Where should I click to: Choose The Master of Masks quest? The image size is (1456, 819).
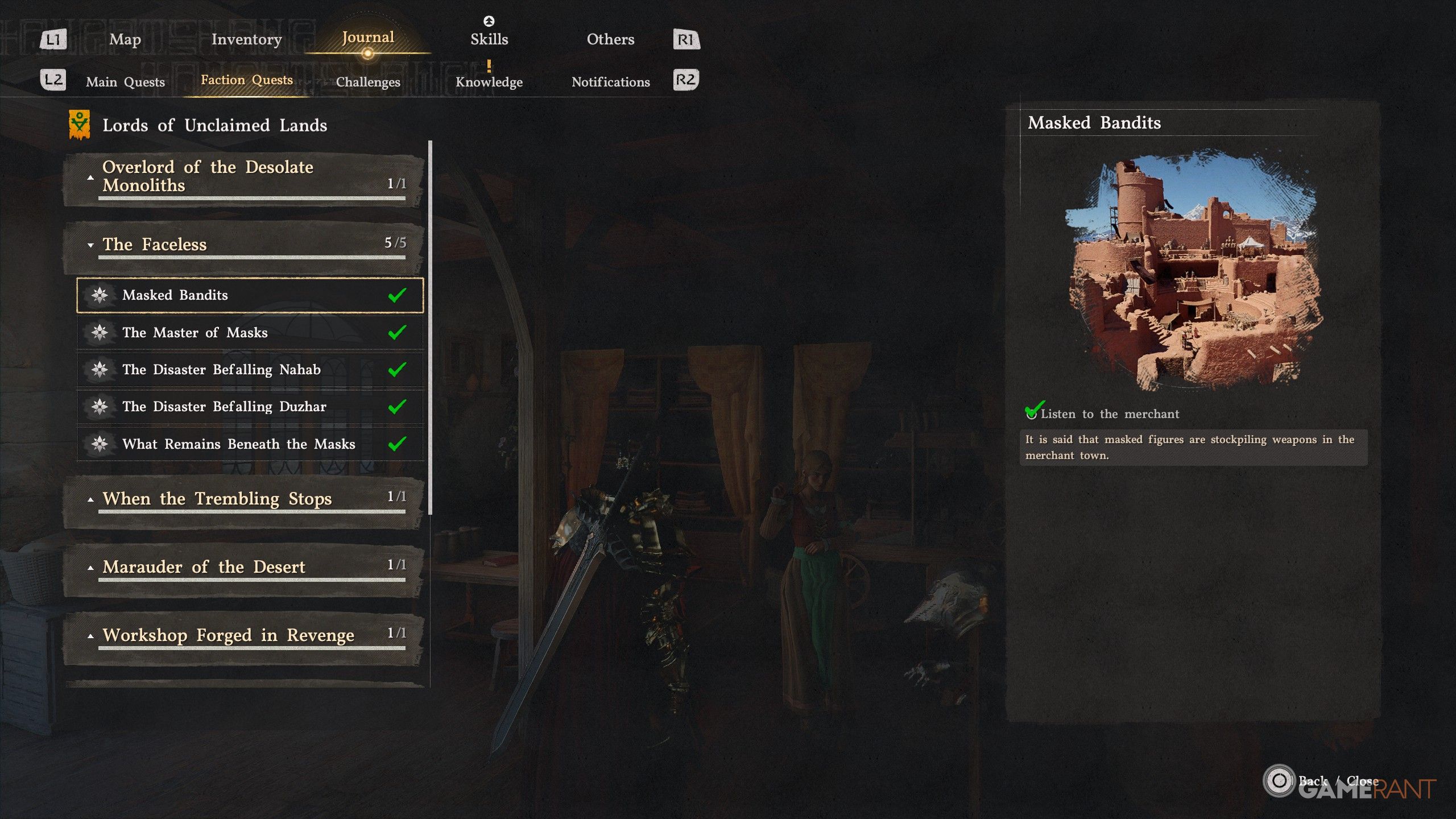coord(250,333)
